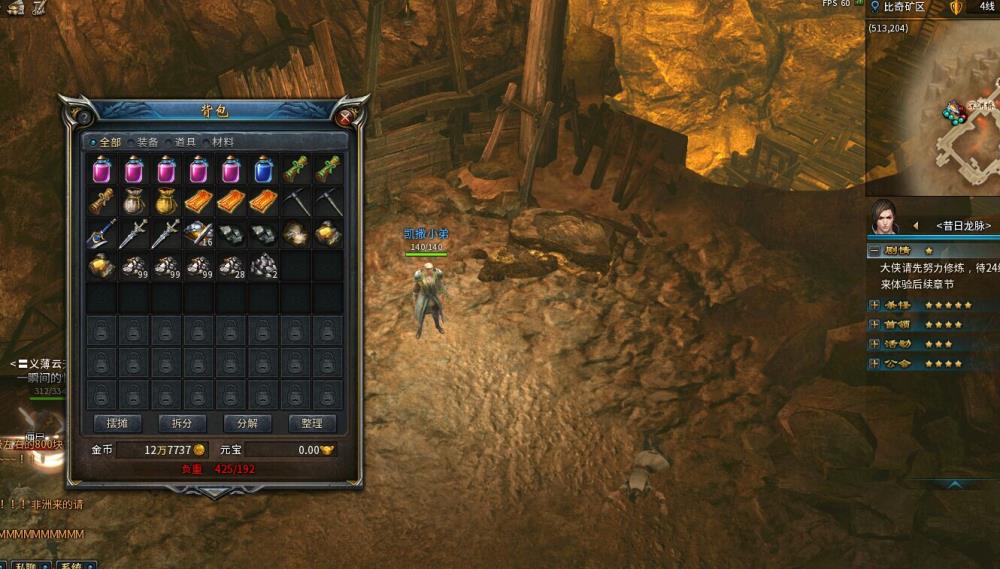This screenshot has width=1000, height=569.
Task: Expand the 活动 events section
Action: coord(875,344)
